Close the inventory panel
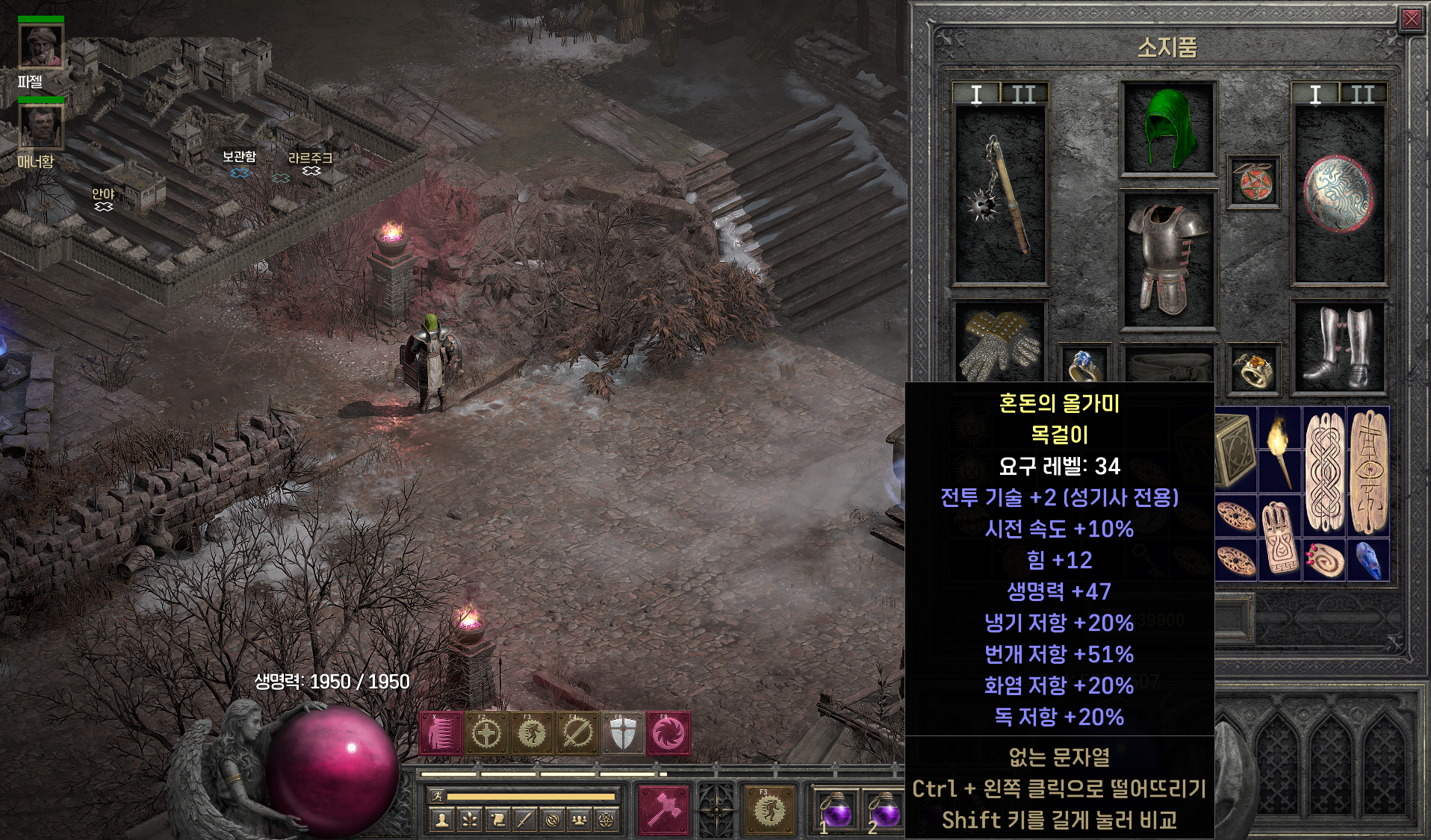1431x840 pixels. [1411, 19]
